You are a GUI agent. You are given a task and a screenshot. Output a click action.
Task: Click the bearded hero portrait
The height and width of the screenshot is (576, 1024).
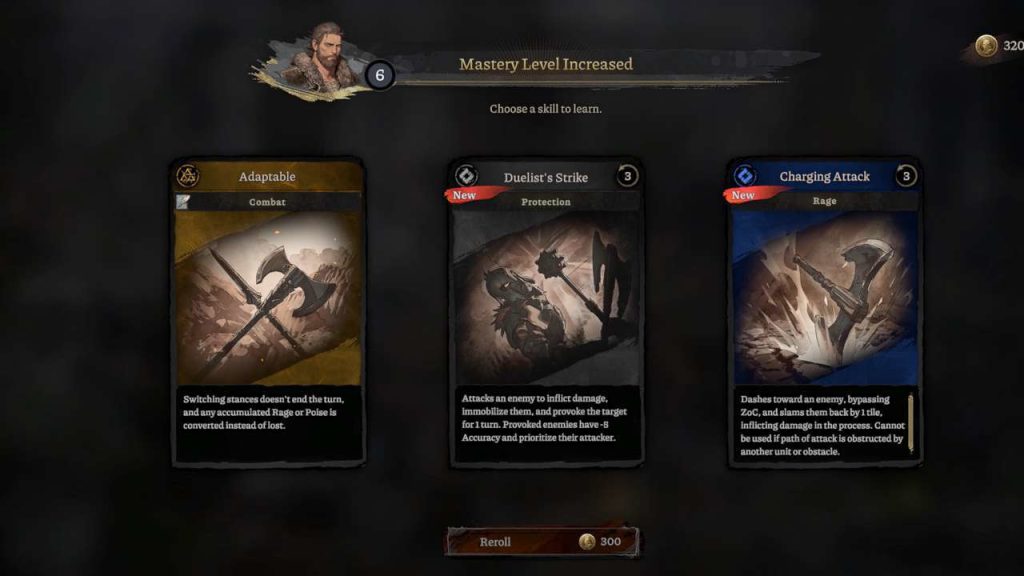click(321, 55)
